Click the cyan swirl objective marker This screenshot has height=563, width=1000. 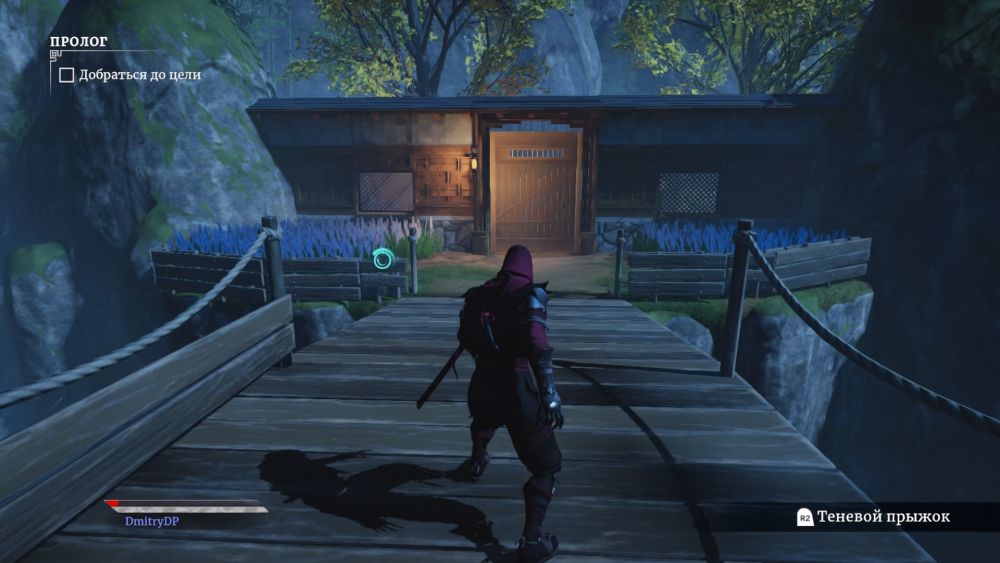click(x=383, y=259)
